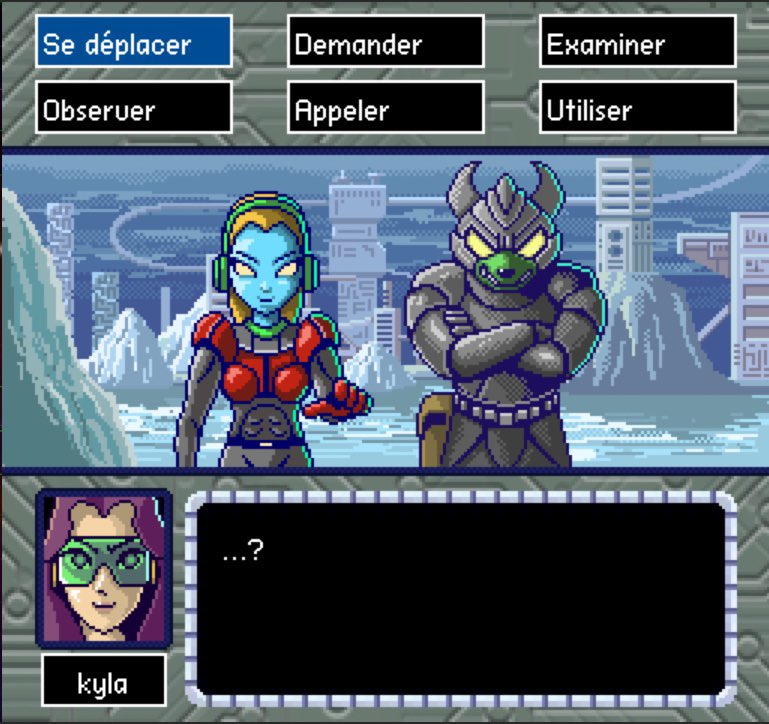769x724 pixels.
Task: Select the "Se déplacer" command
Action: 133,43
